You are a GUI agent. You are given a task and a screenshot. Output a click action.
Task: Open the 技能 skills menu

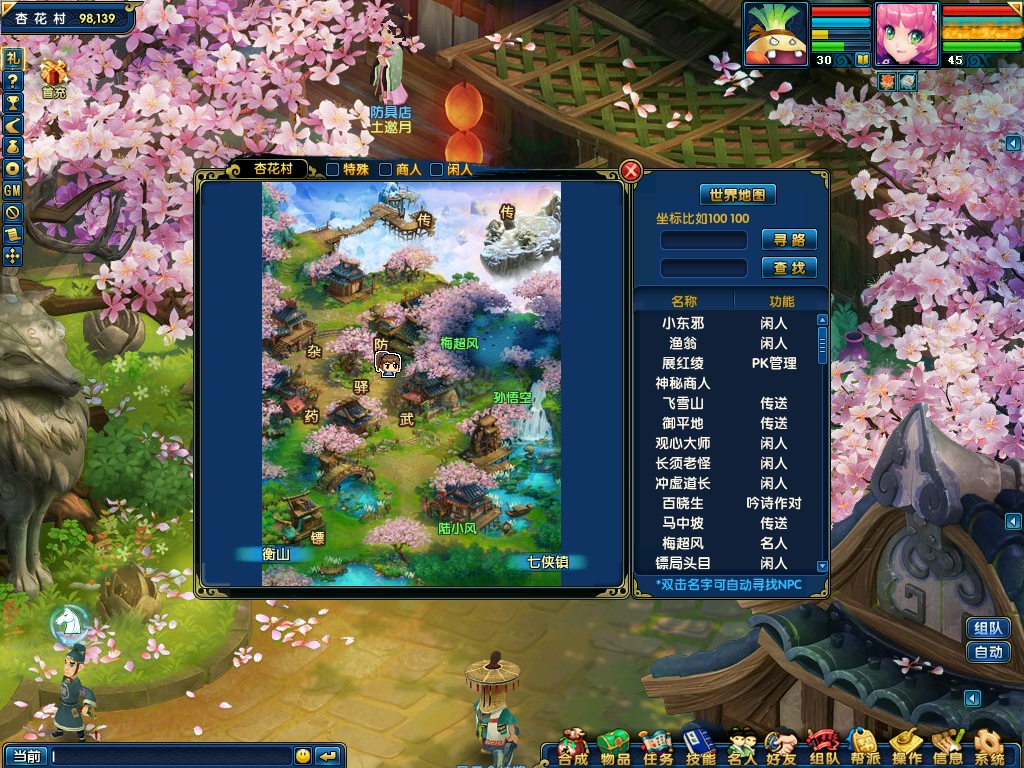point(699,747)
